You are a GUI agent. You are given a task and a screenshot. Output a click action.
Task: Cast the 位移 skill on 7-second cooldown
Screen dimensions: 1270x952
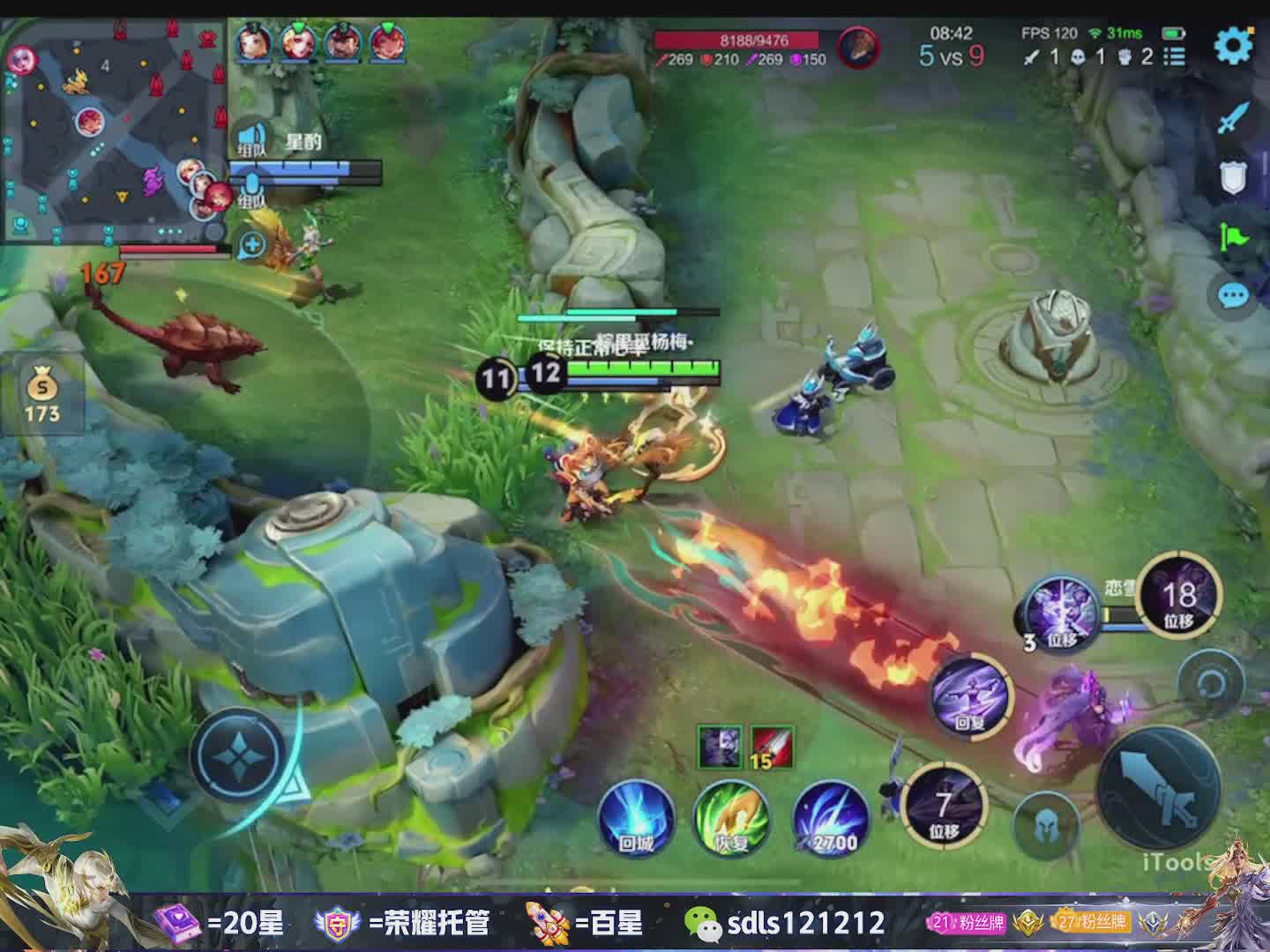[945, 804]
